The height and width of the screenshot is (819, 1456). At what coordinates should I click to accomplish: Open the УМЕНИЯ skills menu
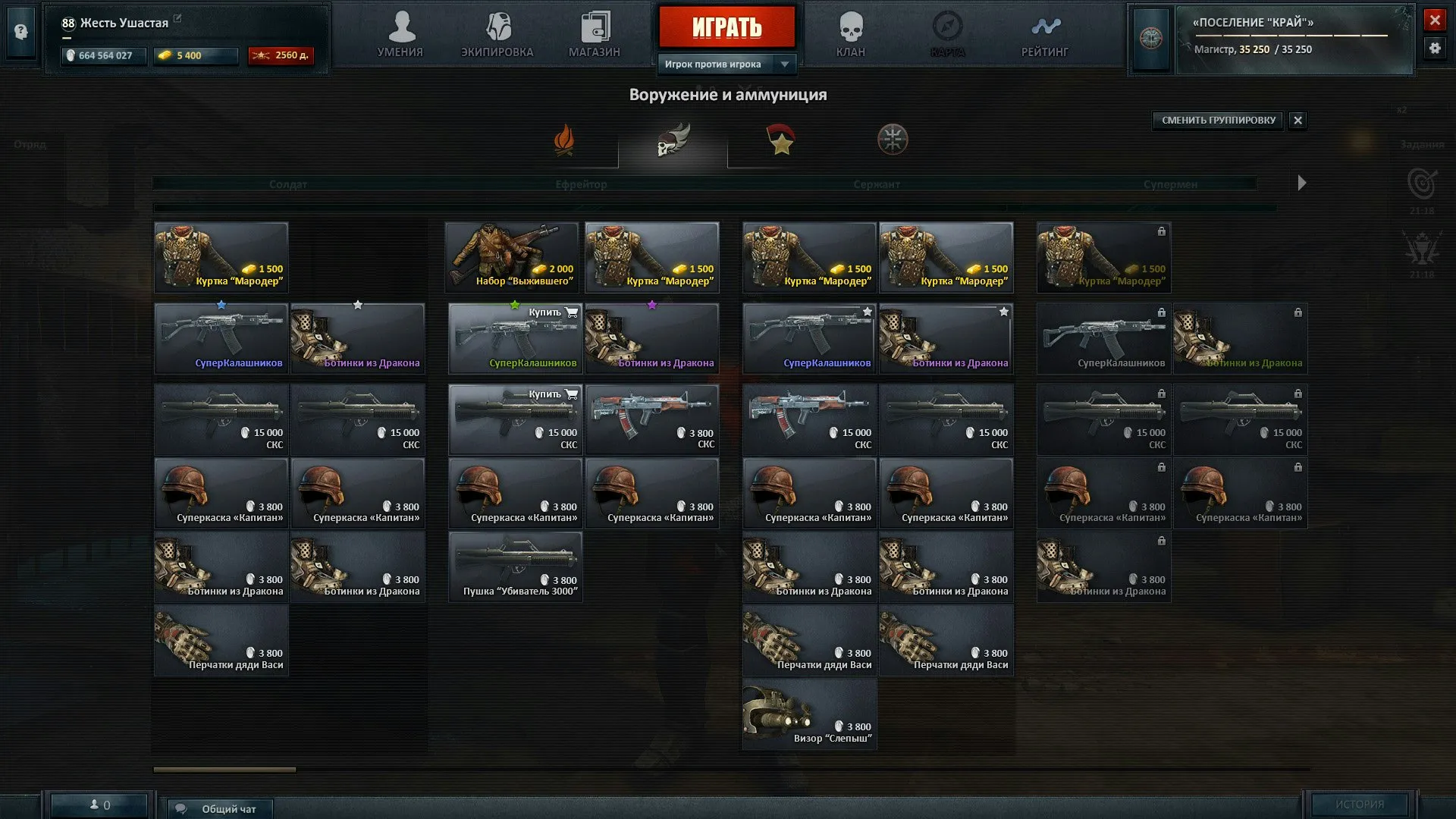pyautogui.click(x=400, y=36)
